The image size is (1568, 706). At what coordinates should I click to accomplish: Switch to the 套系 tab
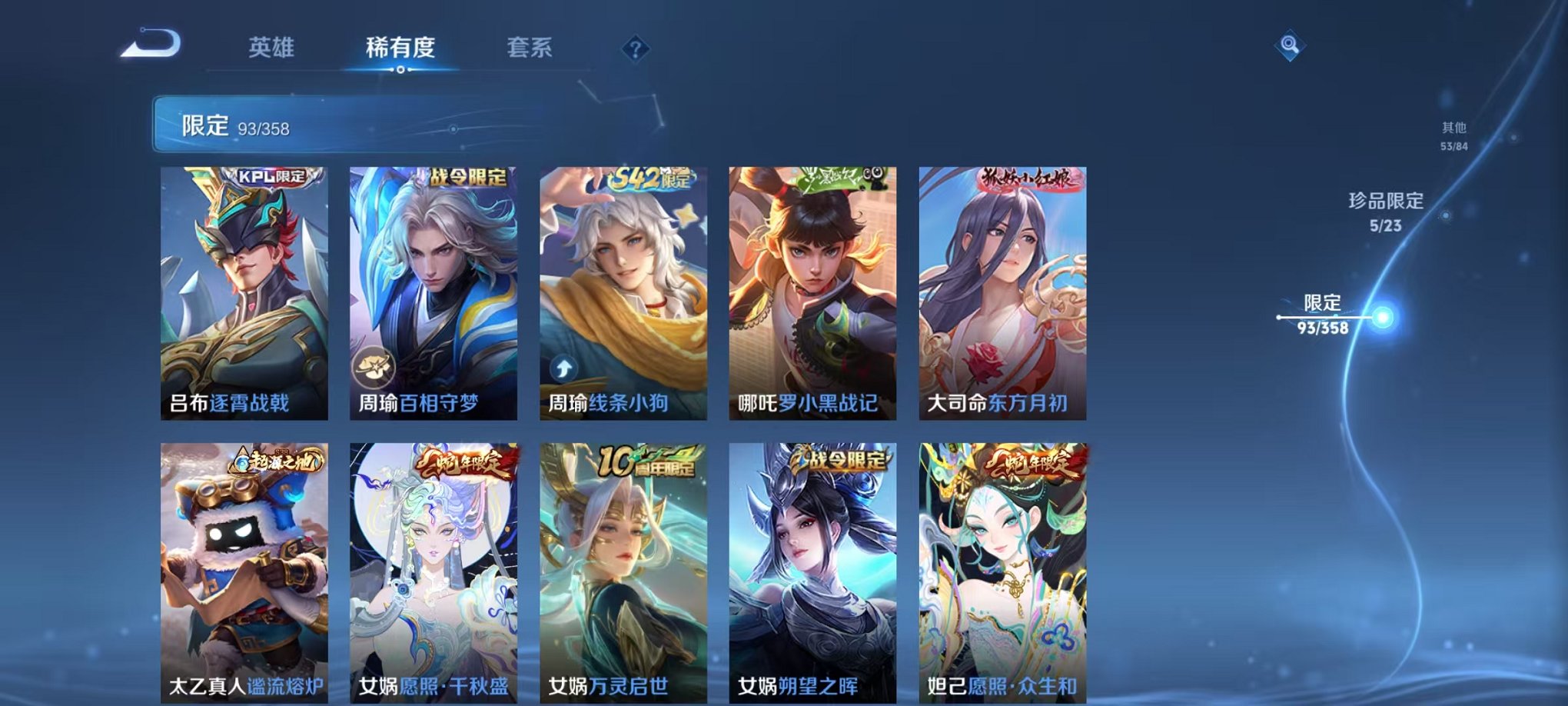(528, 48)
